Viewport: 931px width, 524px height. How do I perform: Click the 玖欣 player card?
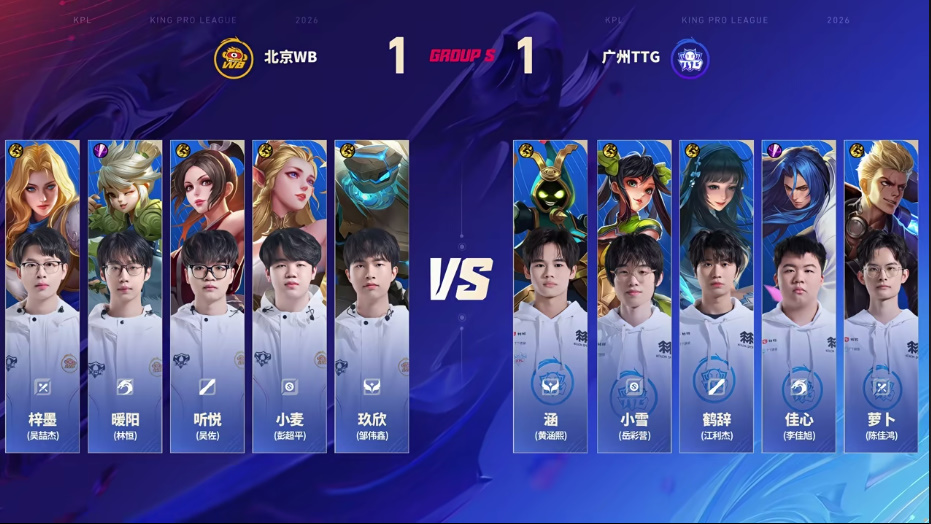[371, 295]
